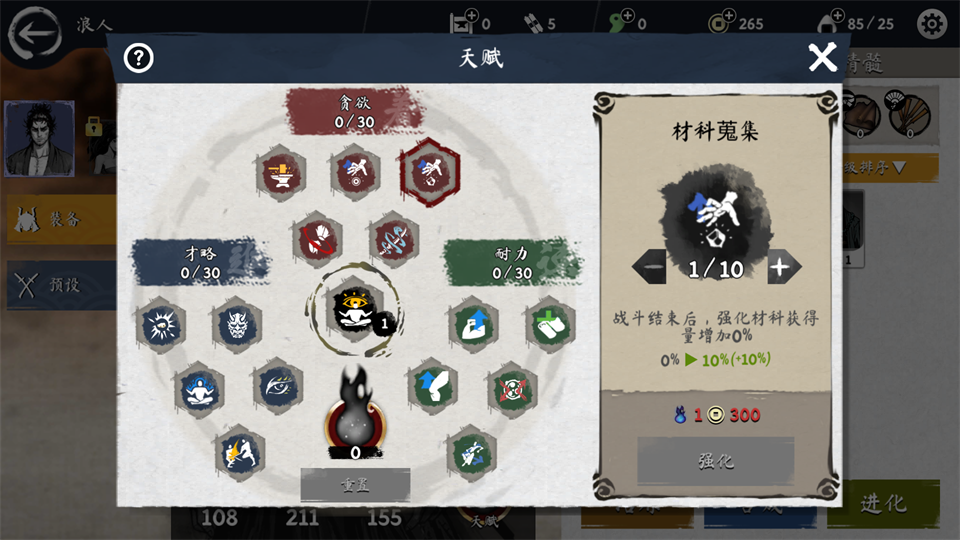This screenshot has width=960, height=540.
Task: Pick the blue meditation pose talent
Action: pyautogui.click(x=198, y=388)
